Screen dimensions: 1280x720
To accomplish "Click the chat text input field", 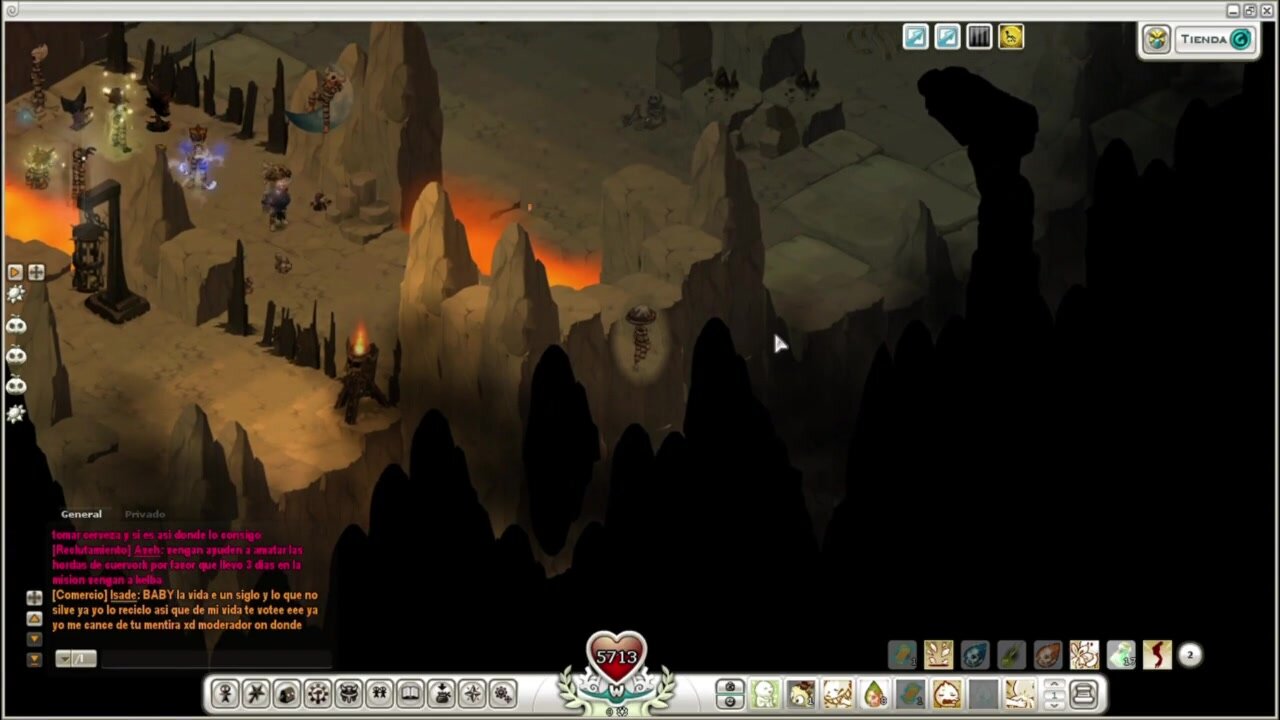I will click(215, 658).
